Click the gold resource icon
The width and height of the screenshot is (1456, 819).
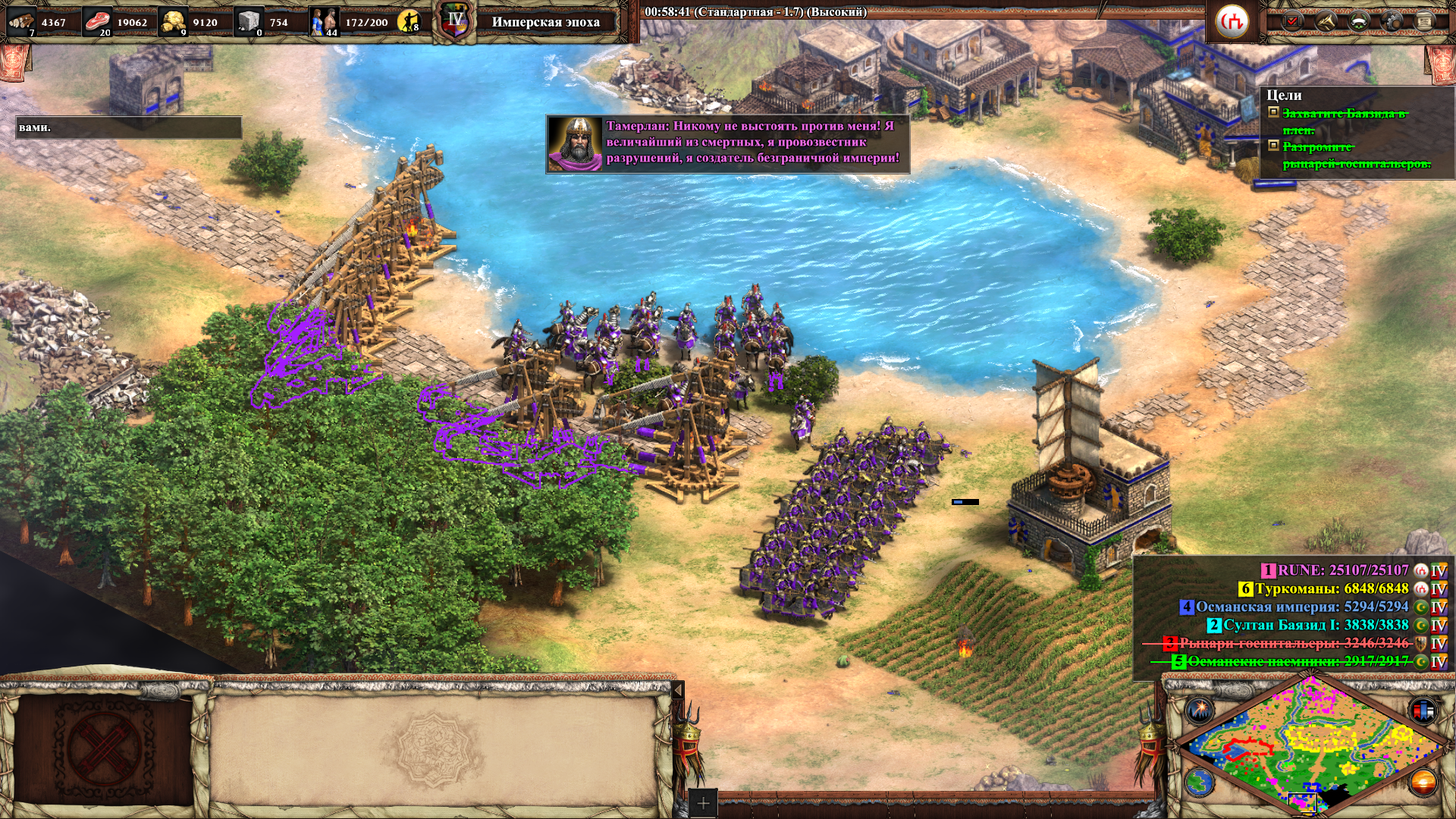(174, 21)
